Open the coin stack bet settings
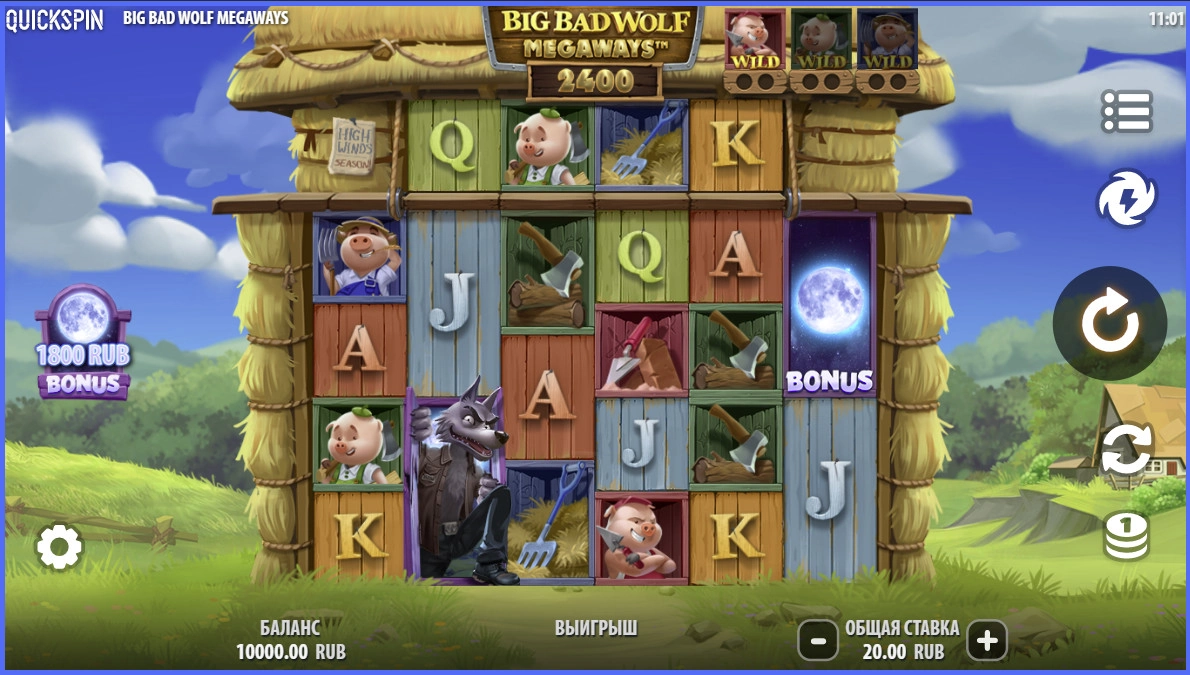This screenshot has width=1190, height=675. coord(1126,536)
